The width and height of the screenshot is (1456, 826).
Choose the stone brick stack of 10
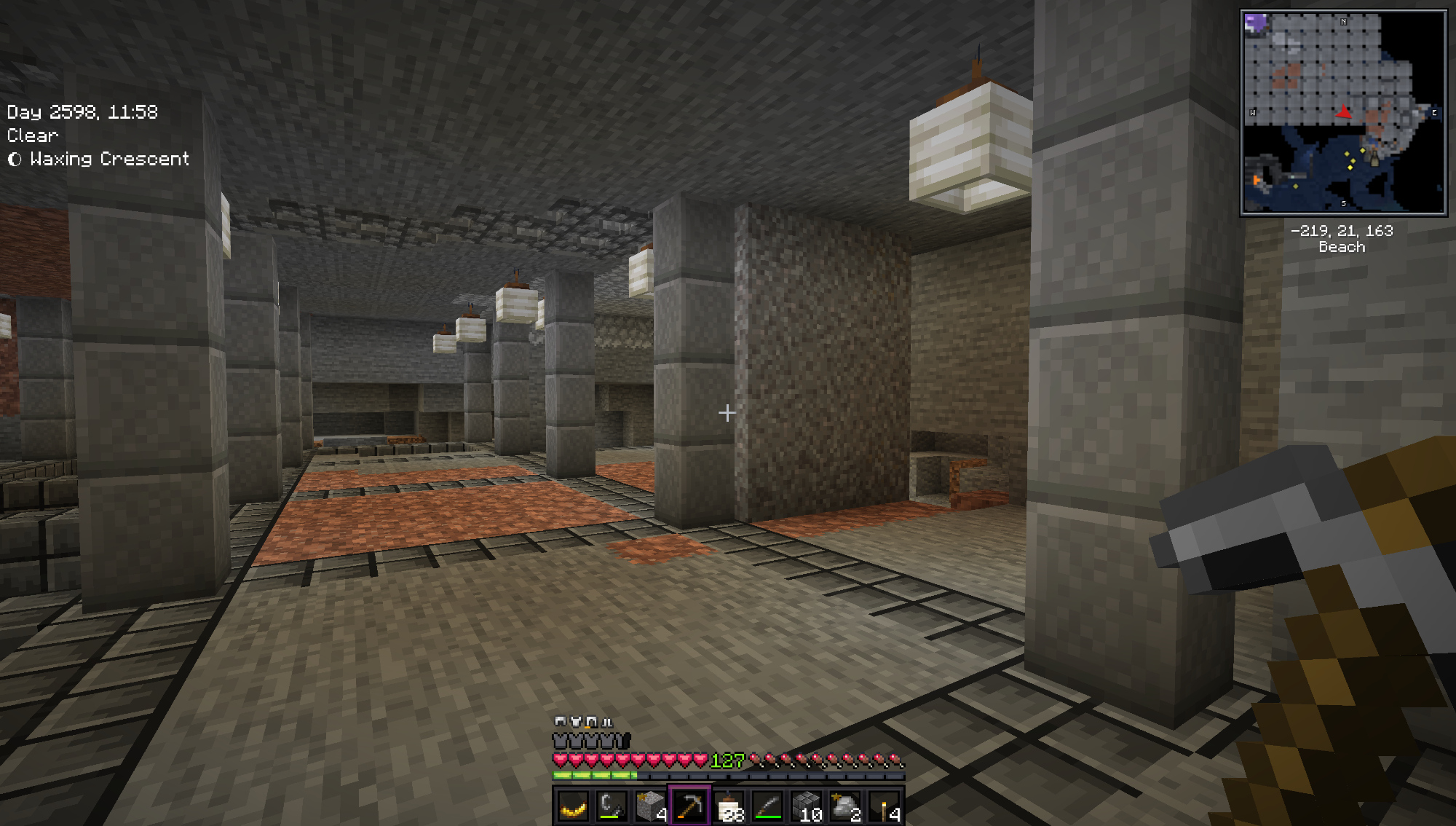807,806
